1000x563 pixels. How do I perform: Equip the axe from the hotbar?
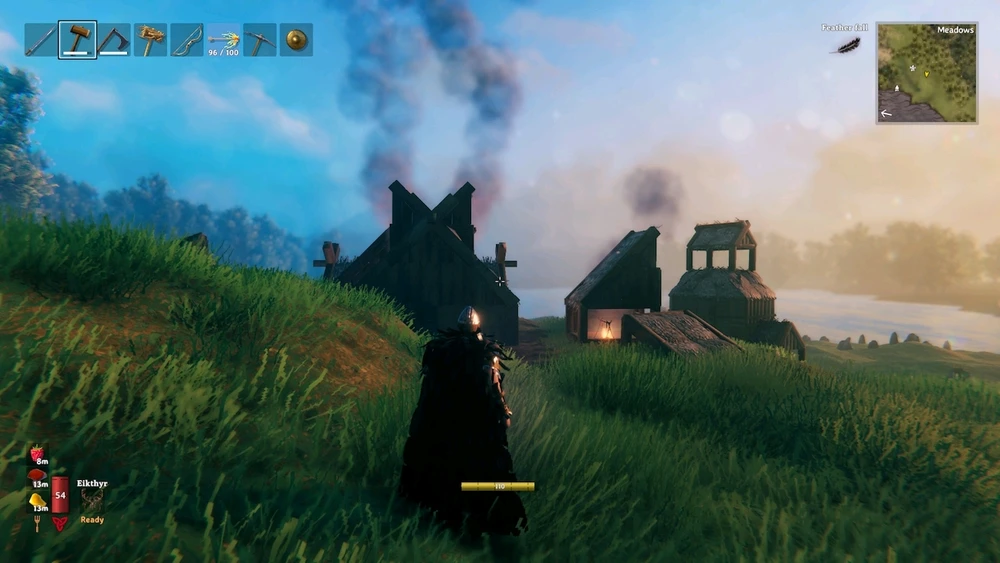[114, 40]
